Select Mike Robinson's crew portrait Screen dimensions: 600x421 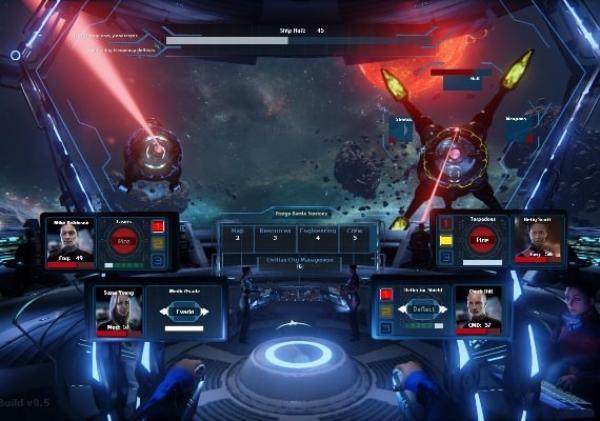70,242
